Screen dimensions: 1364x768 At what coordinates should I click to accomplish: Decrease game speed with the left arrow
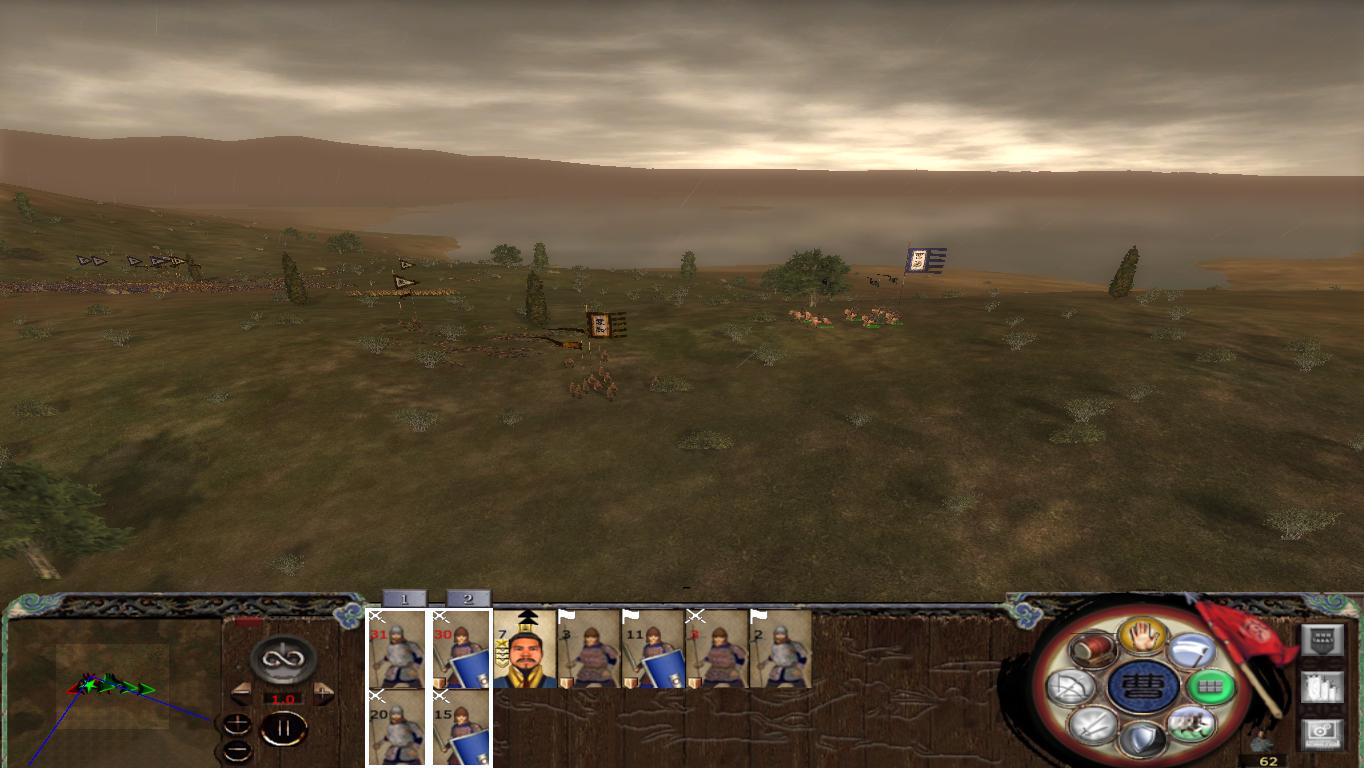tap(241, 692)
